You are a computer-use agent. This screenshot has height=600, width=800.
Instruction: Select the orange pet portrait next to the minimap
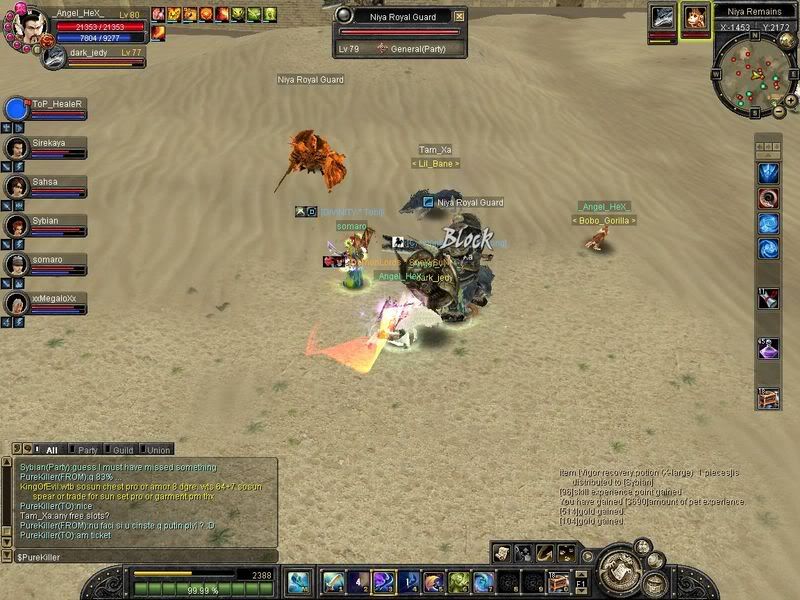click(694, 18)
